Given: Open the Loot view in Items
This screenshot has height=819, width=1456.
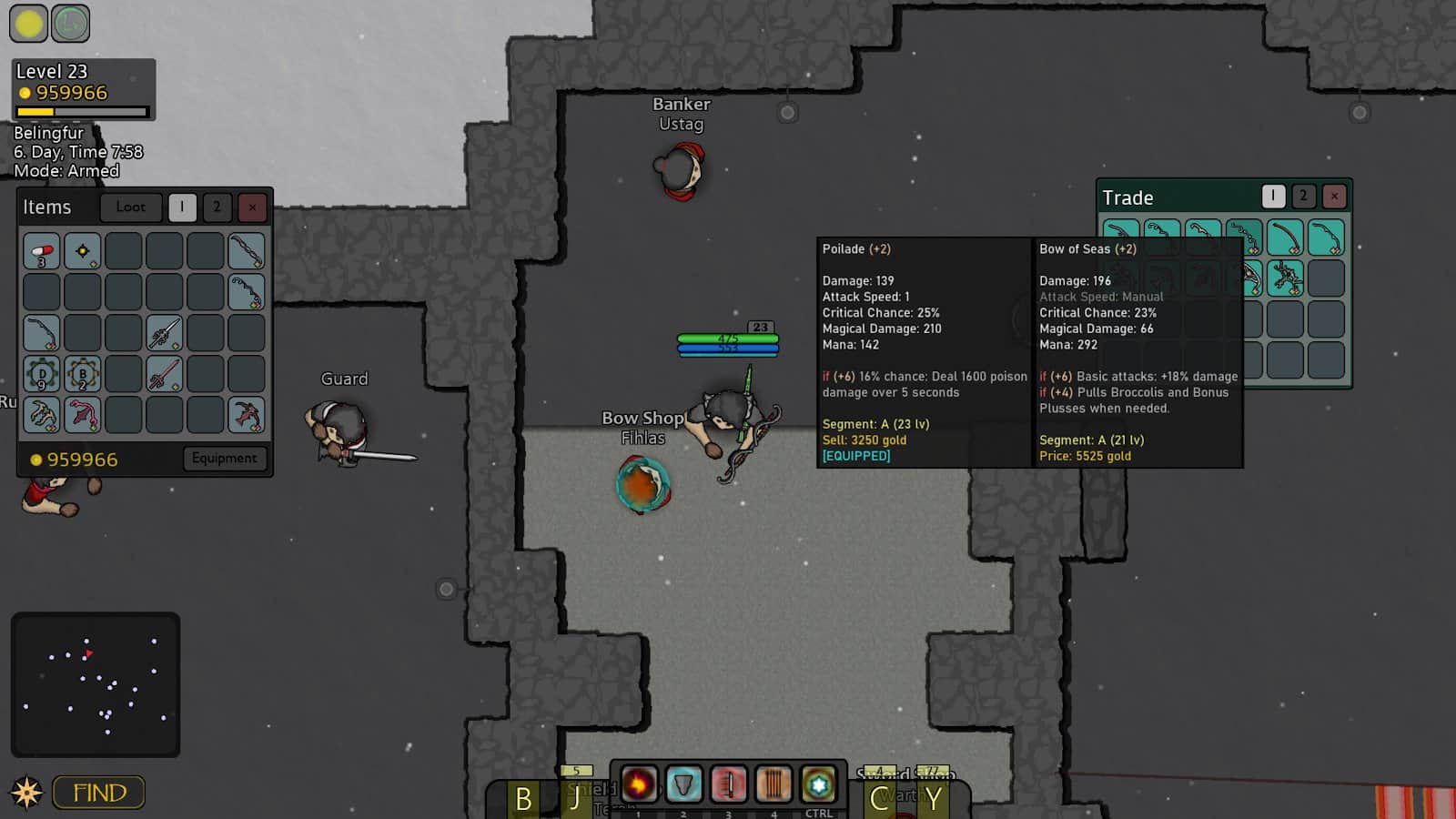Looking at the screenshot, I should pyautogui.click(x=130, y=207).
